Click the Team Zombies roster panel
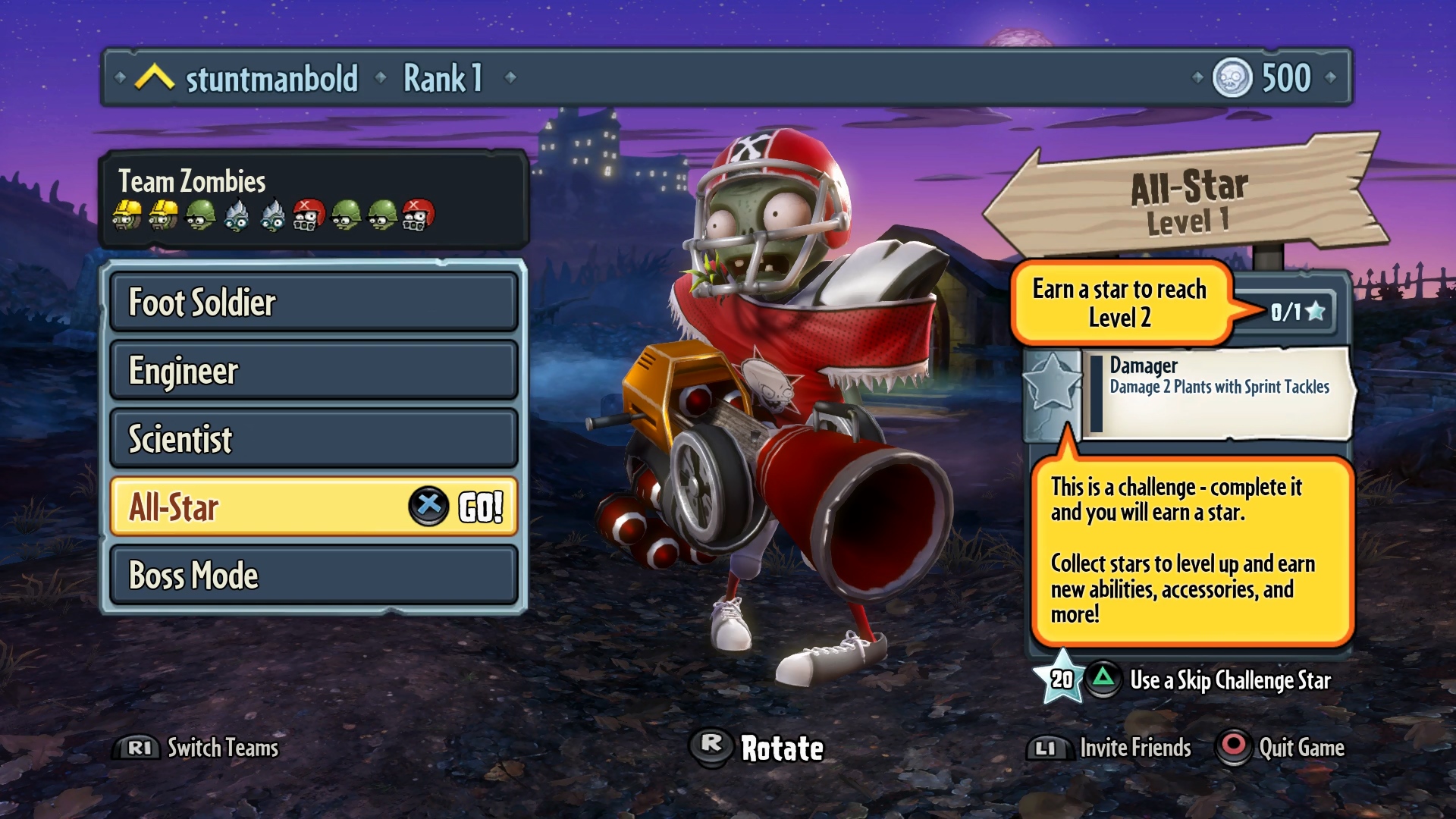The image size is (1456, 819). [312, 199]
